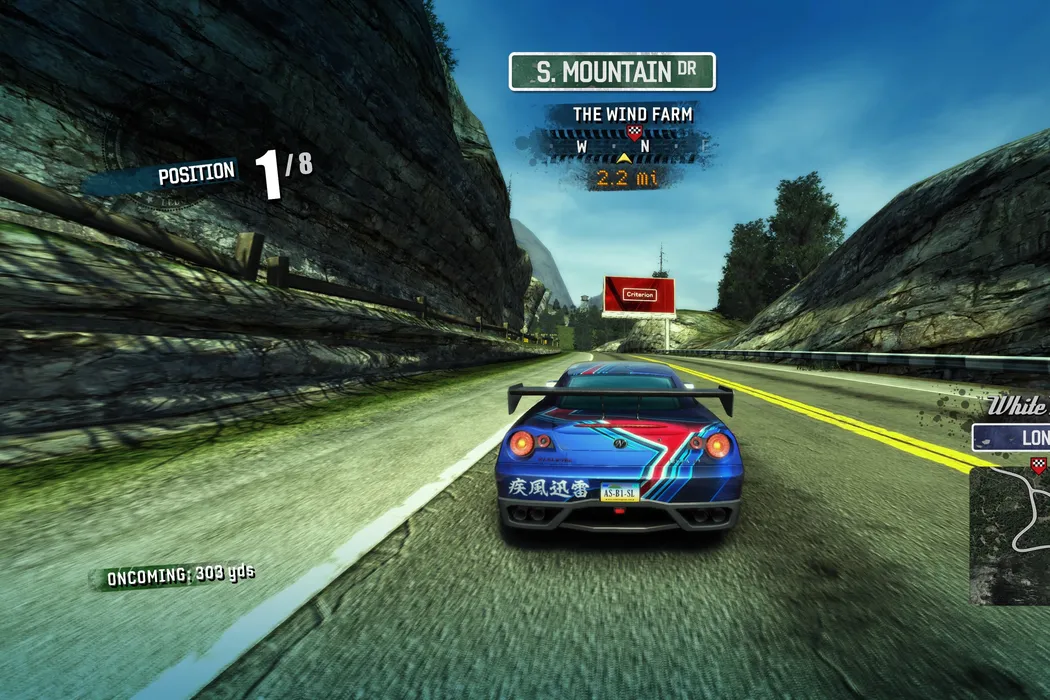The width and height of the screenshot is (1050, 700).
Task: Click the checkered flag marker above the minimap
Action: 1039,464
